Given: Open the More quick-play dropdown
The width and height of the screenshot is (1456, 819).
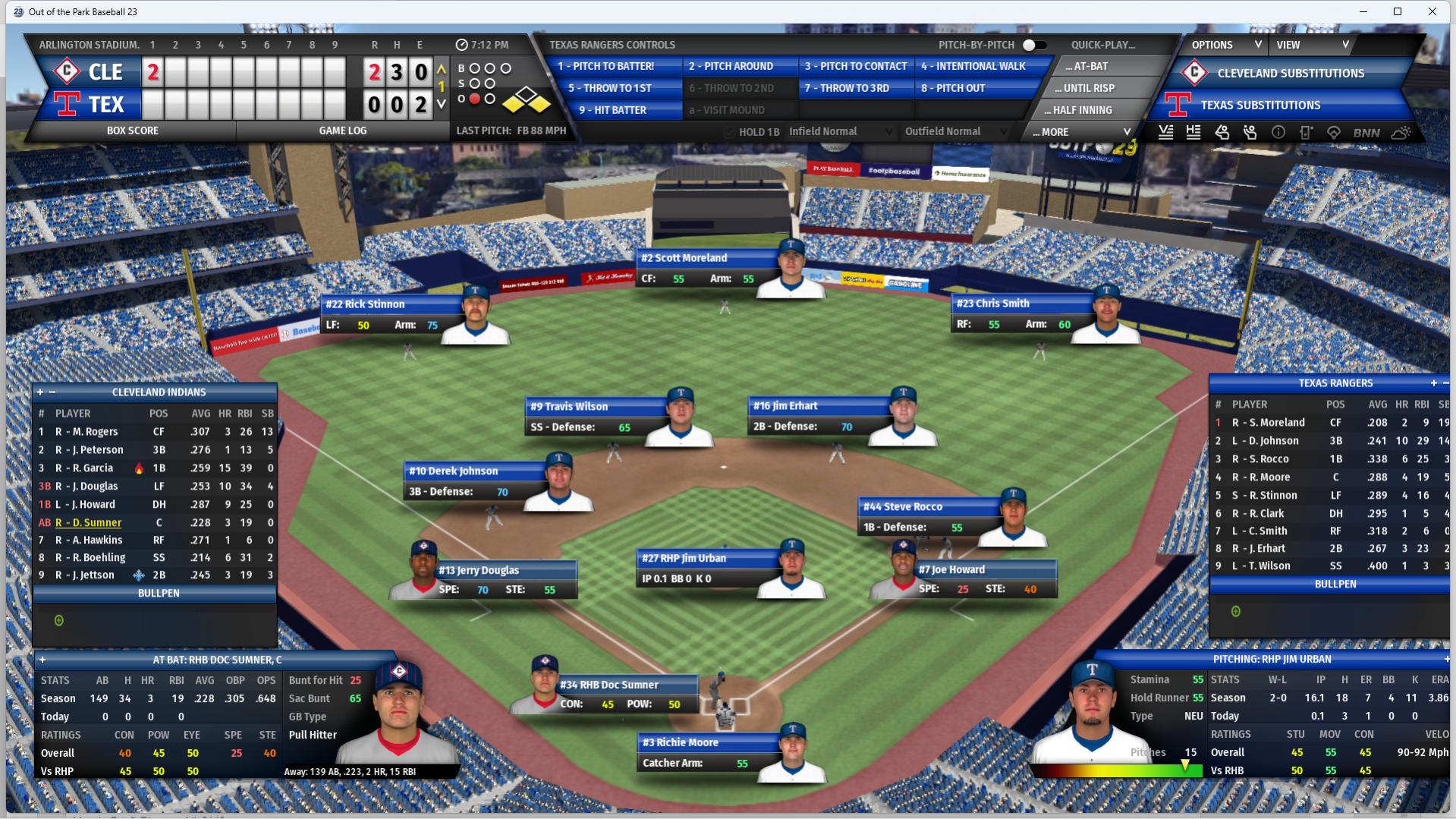Looking at the screenshot, I should pyautogui.click(x=1083, y=132).
